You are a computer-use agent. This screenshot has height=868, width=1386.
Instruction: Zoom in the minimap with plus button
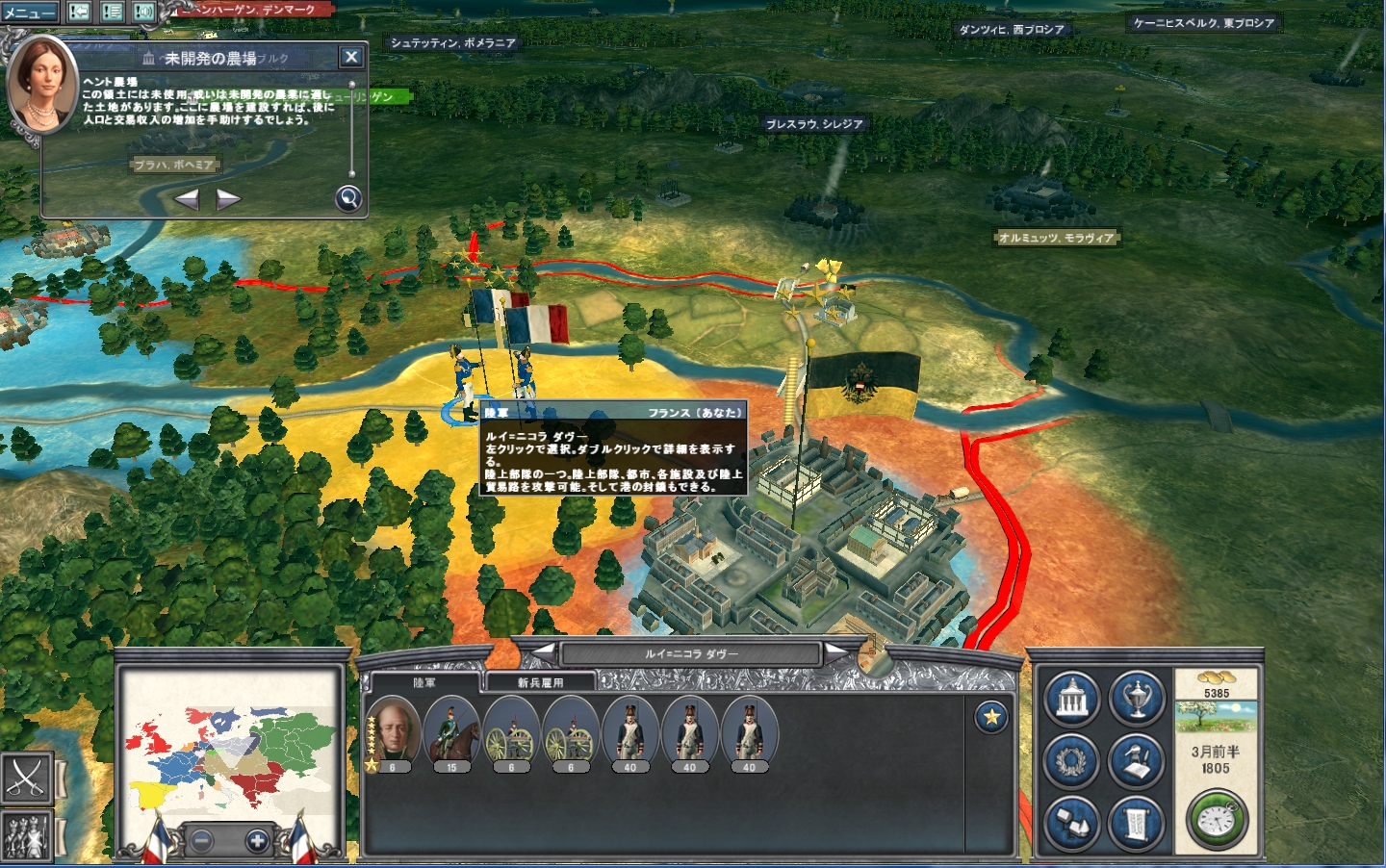[x=257, y=840]
